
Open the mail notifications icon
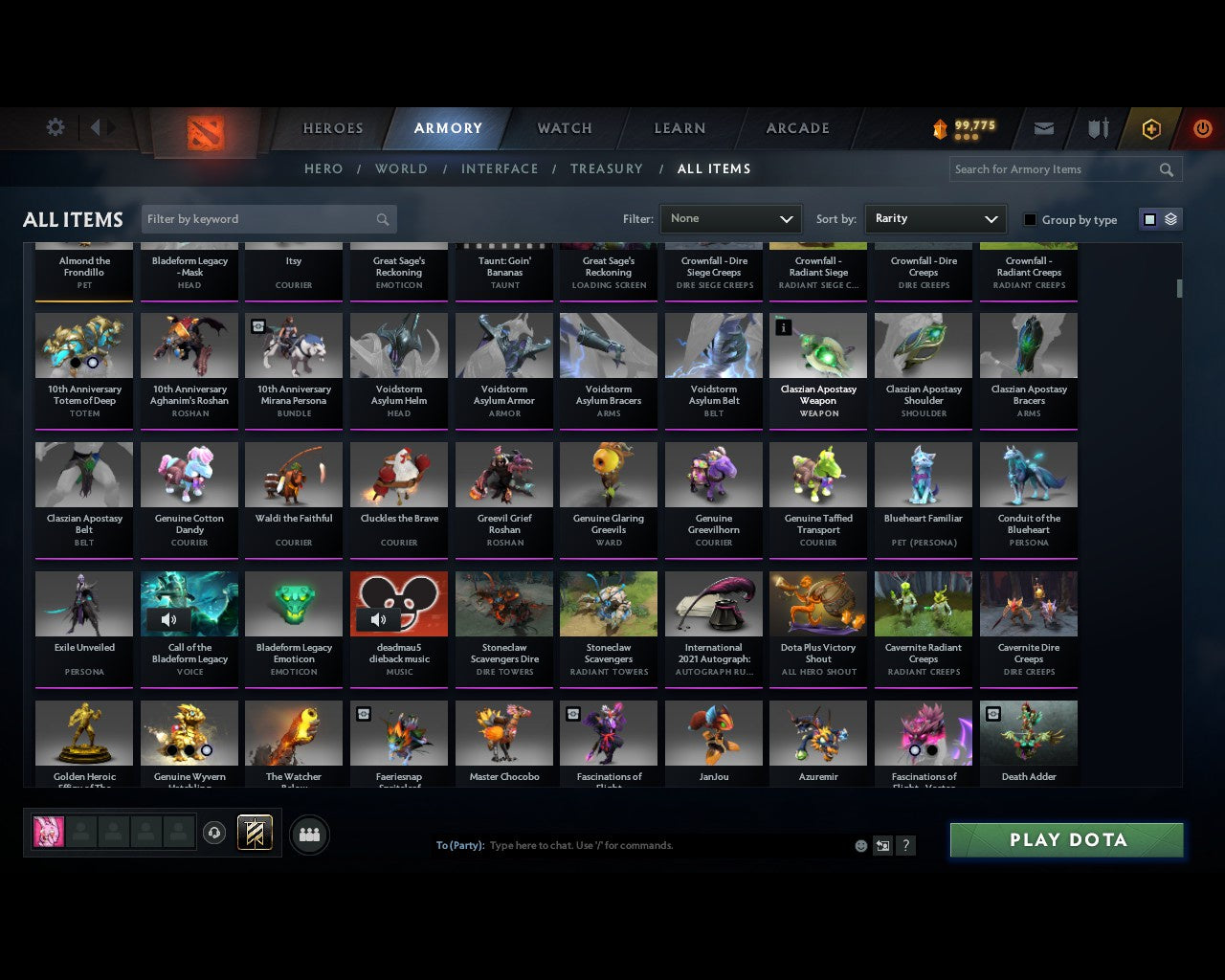1043,128
